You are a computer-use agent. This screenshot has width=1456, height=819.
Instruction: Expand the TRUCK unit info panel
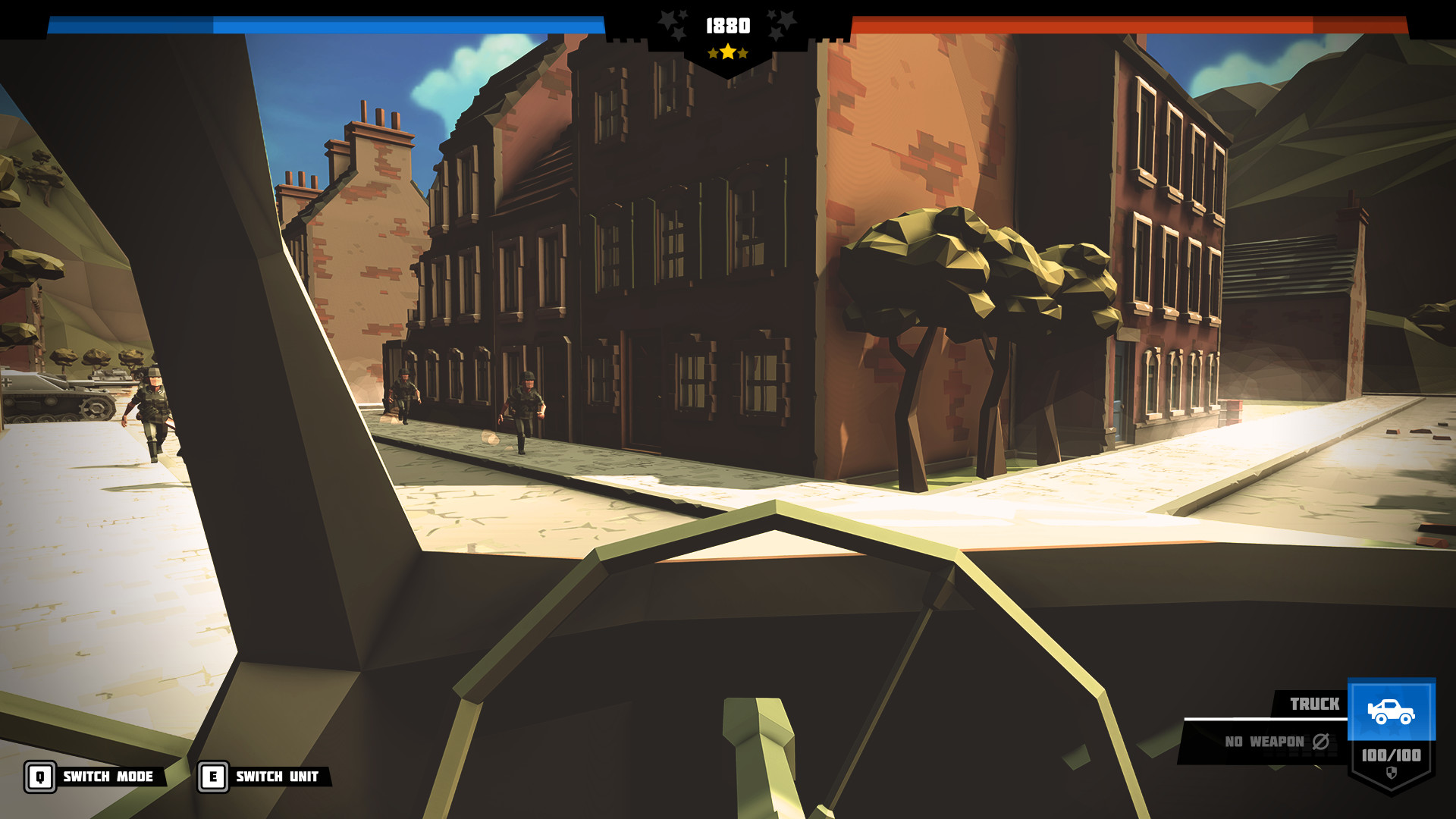(x=1316, y=704)
